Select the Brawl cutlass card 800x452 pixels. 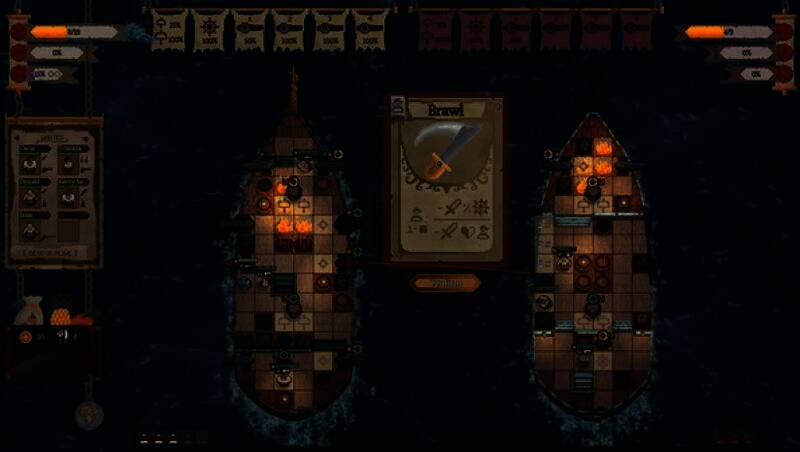(x=446, y=180)
